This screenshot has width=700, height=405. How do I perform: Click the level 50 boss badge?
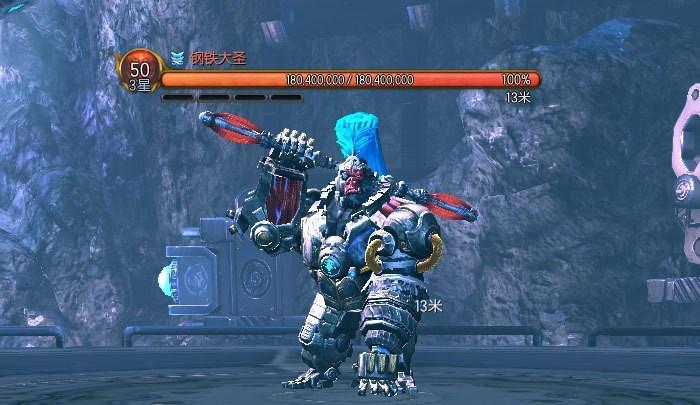139,72
